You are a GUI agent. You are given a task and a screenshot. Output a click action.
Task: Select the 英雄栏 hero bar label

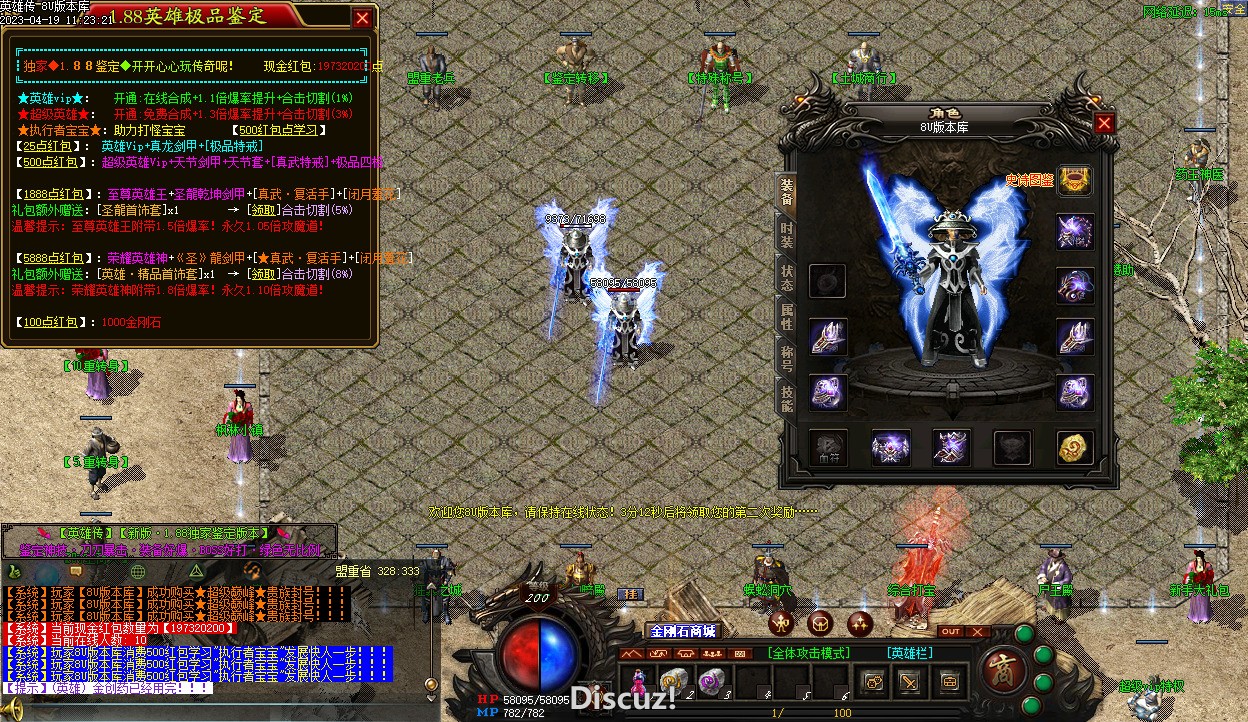[909, 653]
